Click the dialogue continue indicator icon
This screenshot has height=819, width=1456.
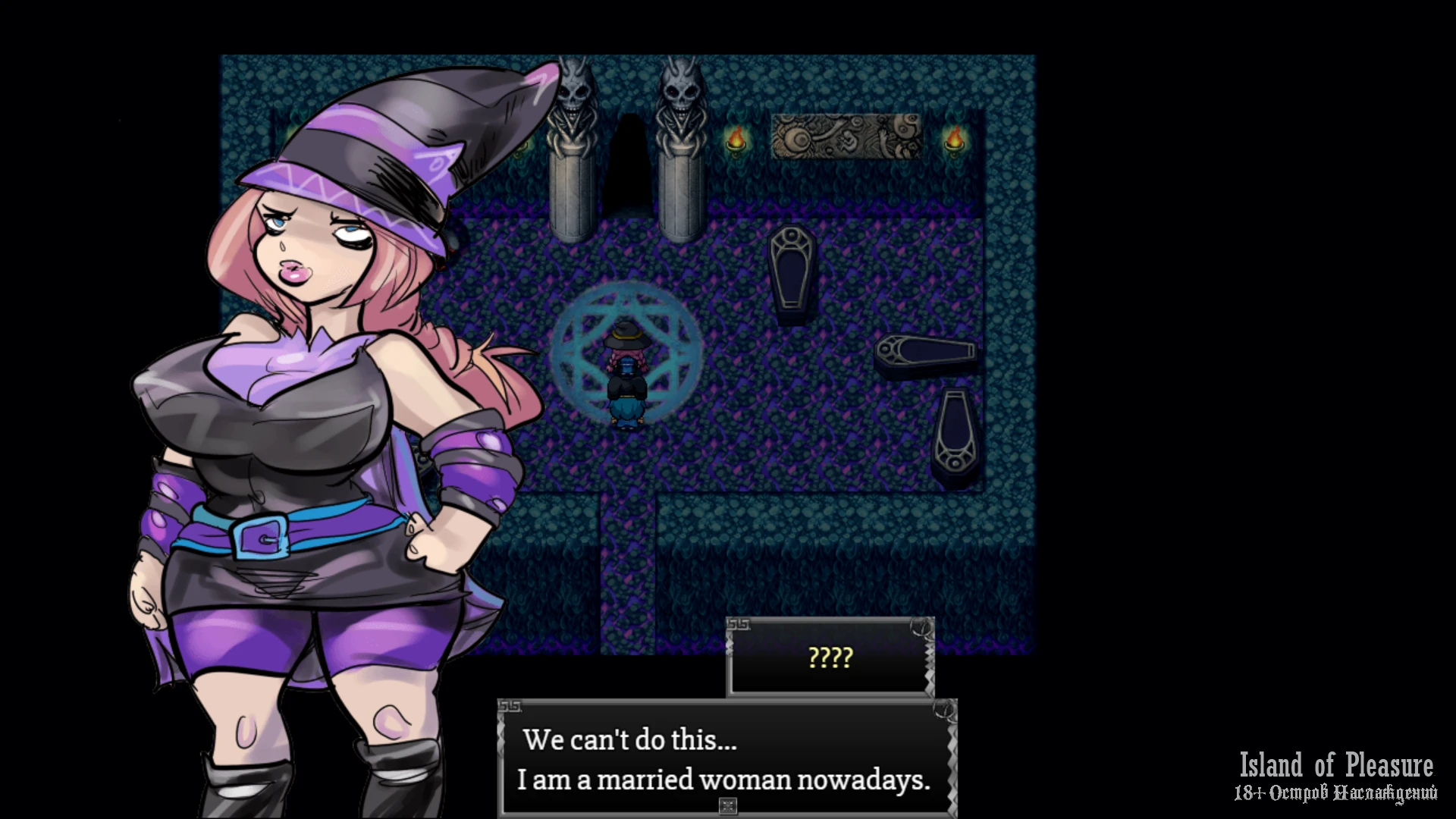(x=727, y=805)
